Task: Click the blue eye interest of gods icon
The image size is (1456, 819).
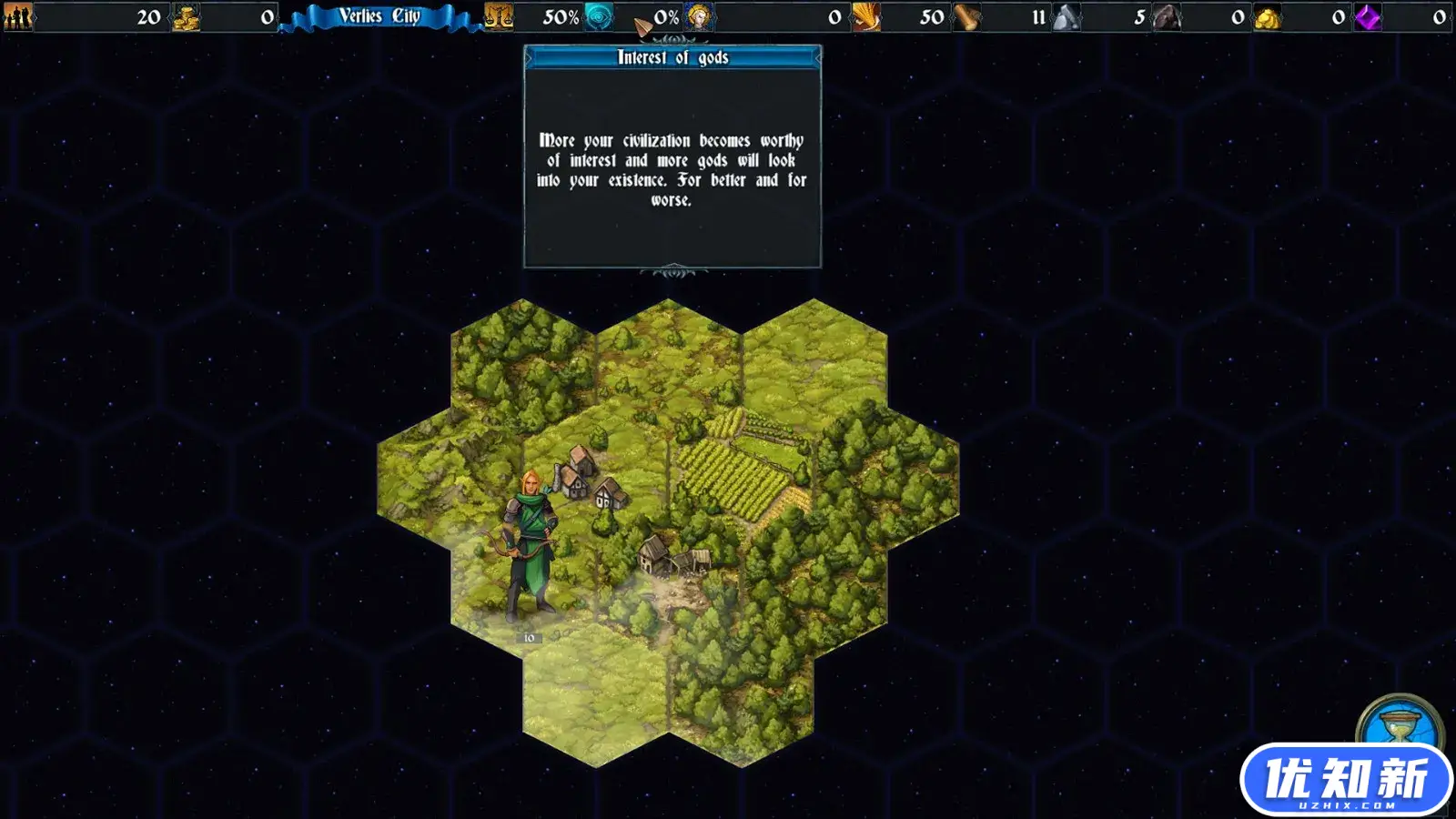Action: pos(599,16)
